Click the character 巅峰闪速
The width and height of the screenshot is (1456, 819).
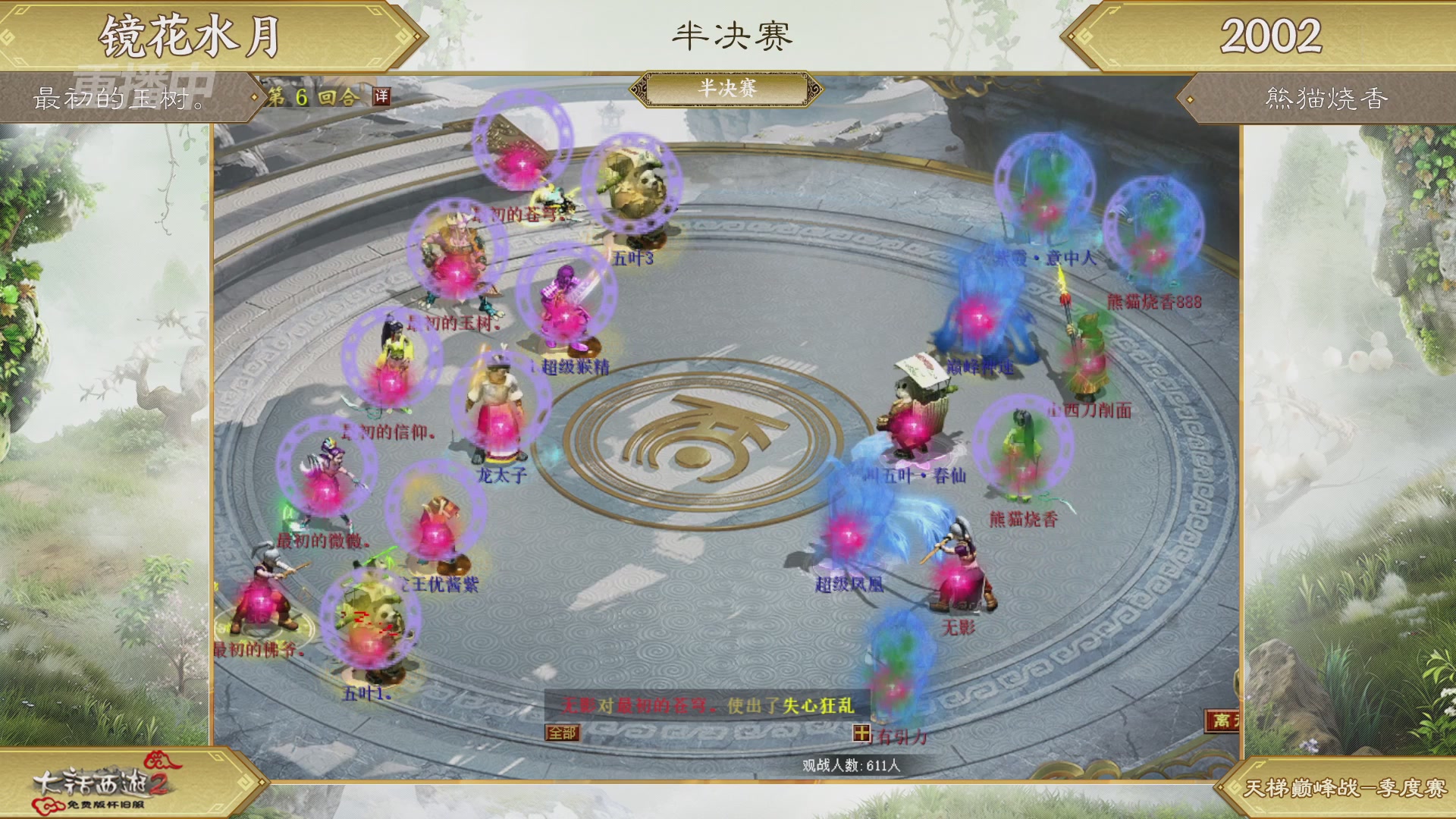pos(978,318)
